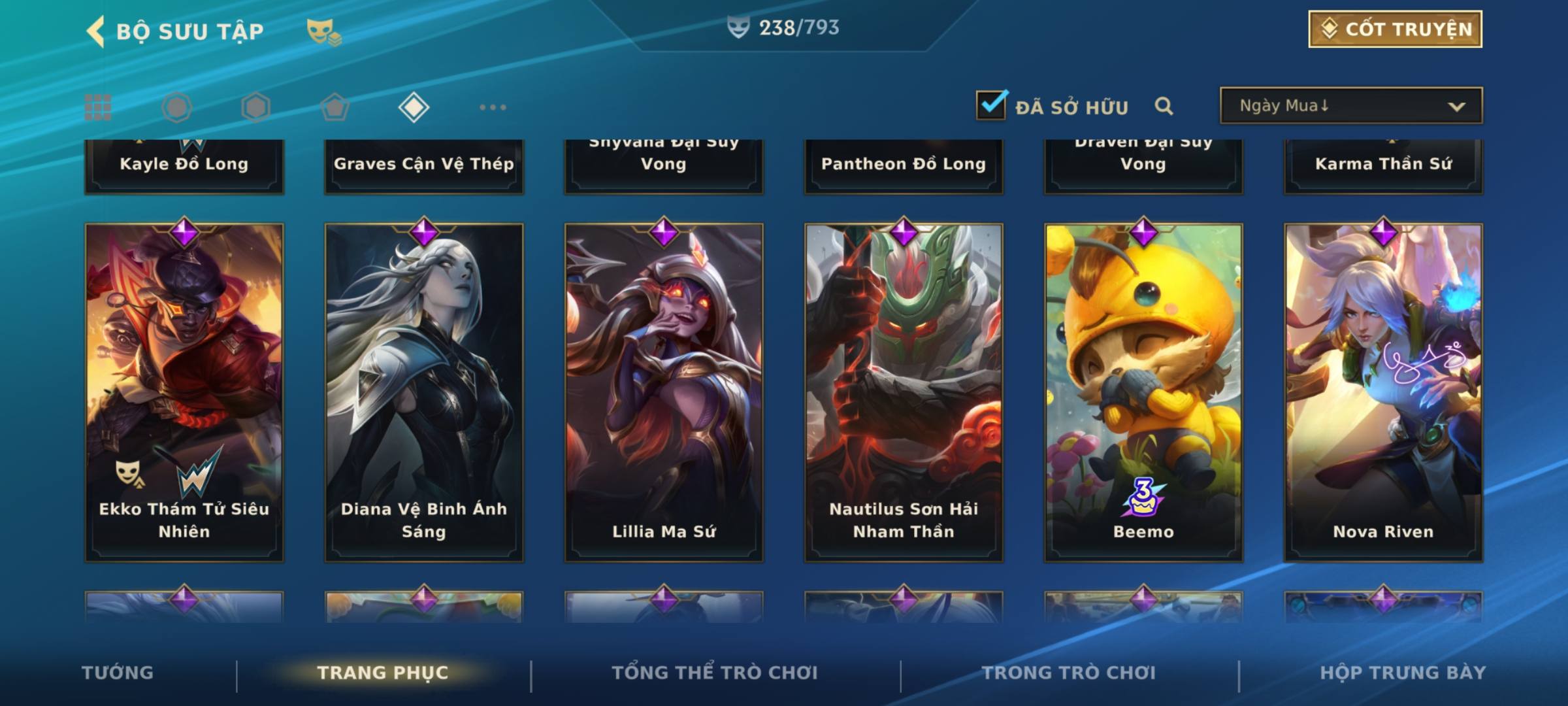Select the grid all-skins filter icon

point(98,107)
